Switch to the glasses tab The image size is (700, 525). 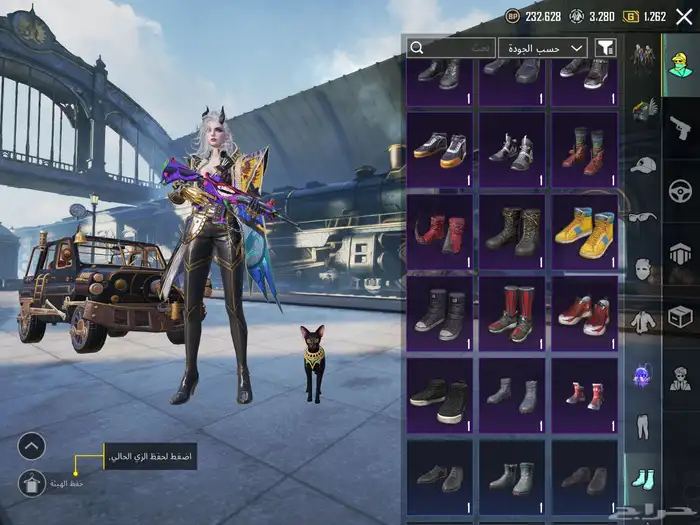click(641, 216)
